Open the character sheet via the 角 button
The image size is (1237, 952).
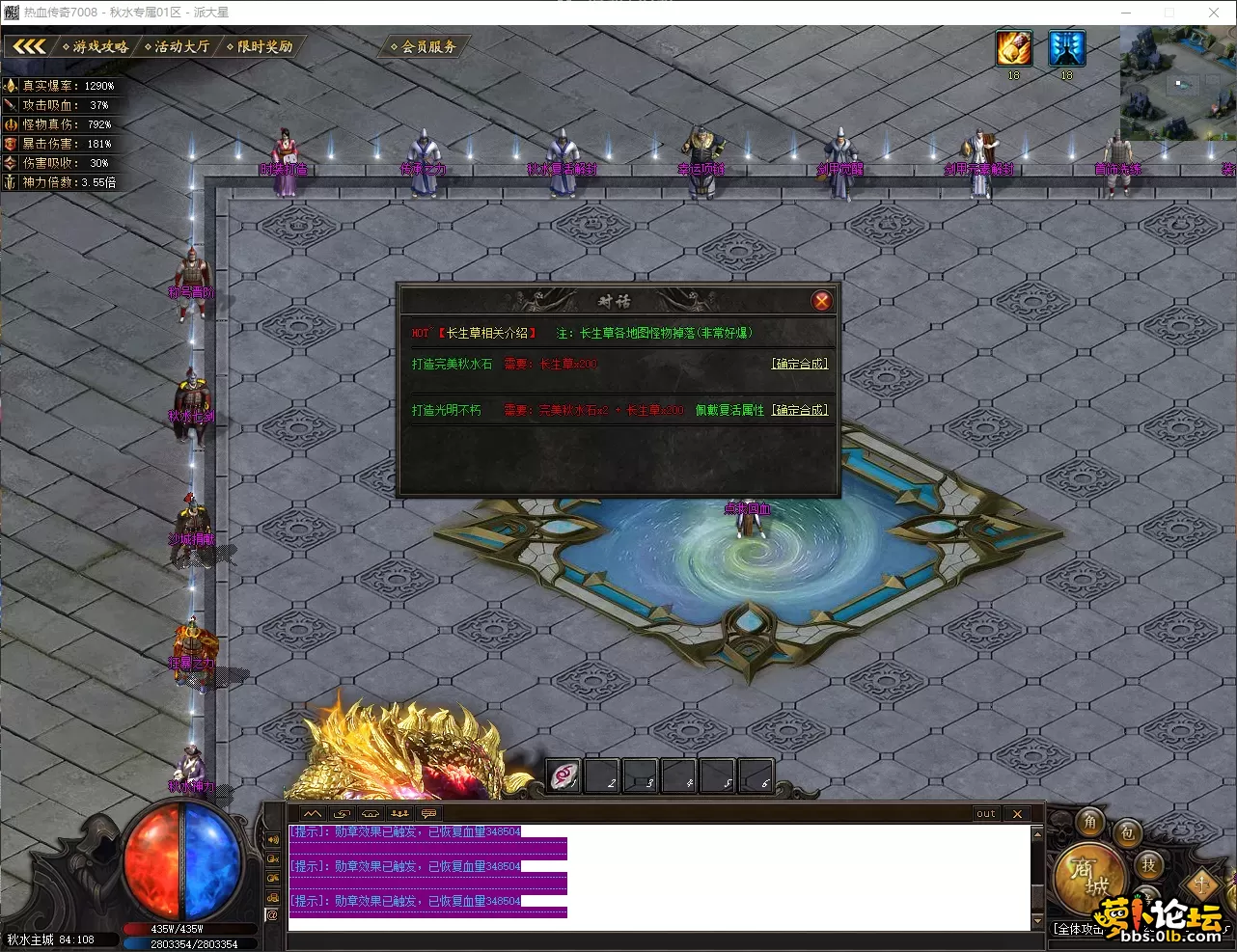(1090, 821)
